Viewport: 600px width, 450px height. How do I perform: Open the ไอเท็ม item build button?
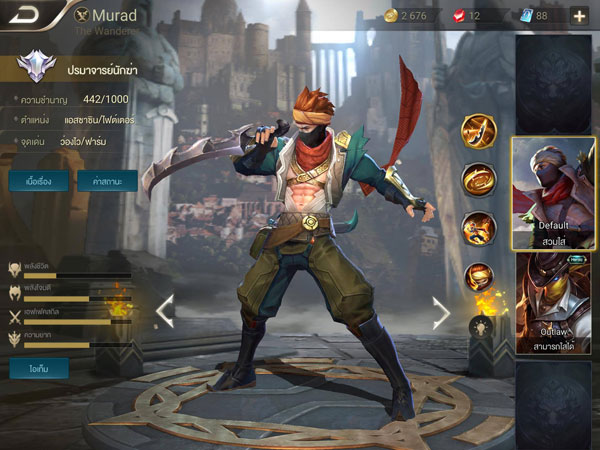point(39,368)
